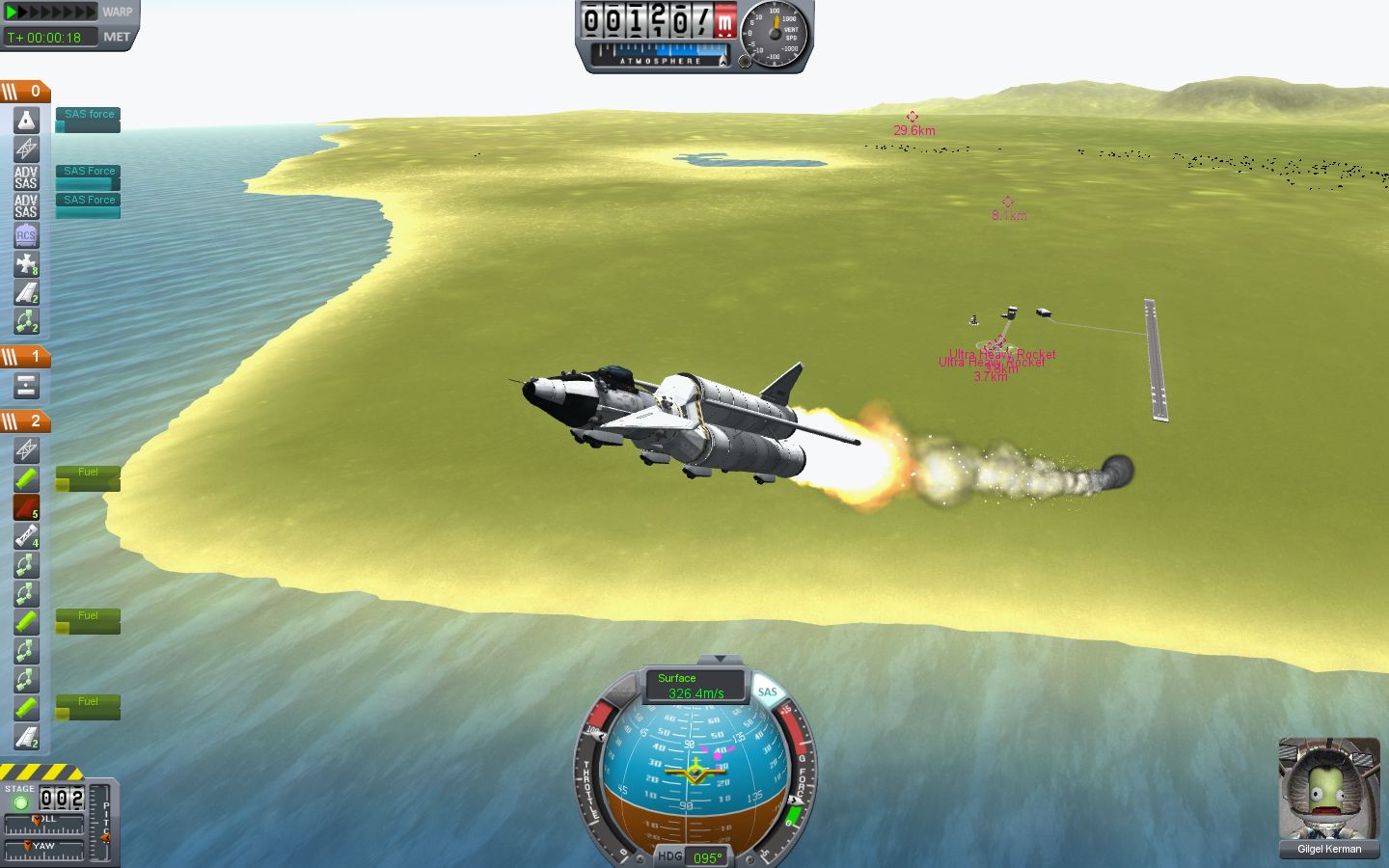Screen dimensions: 1389x868
Task: Click the stage 0 header tab
Action: coord(25,92)
